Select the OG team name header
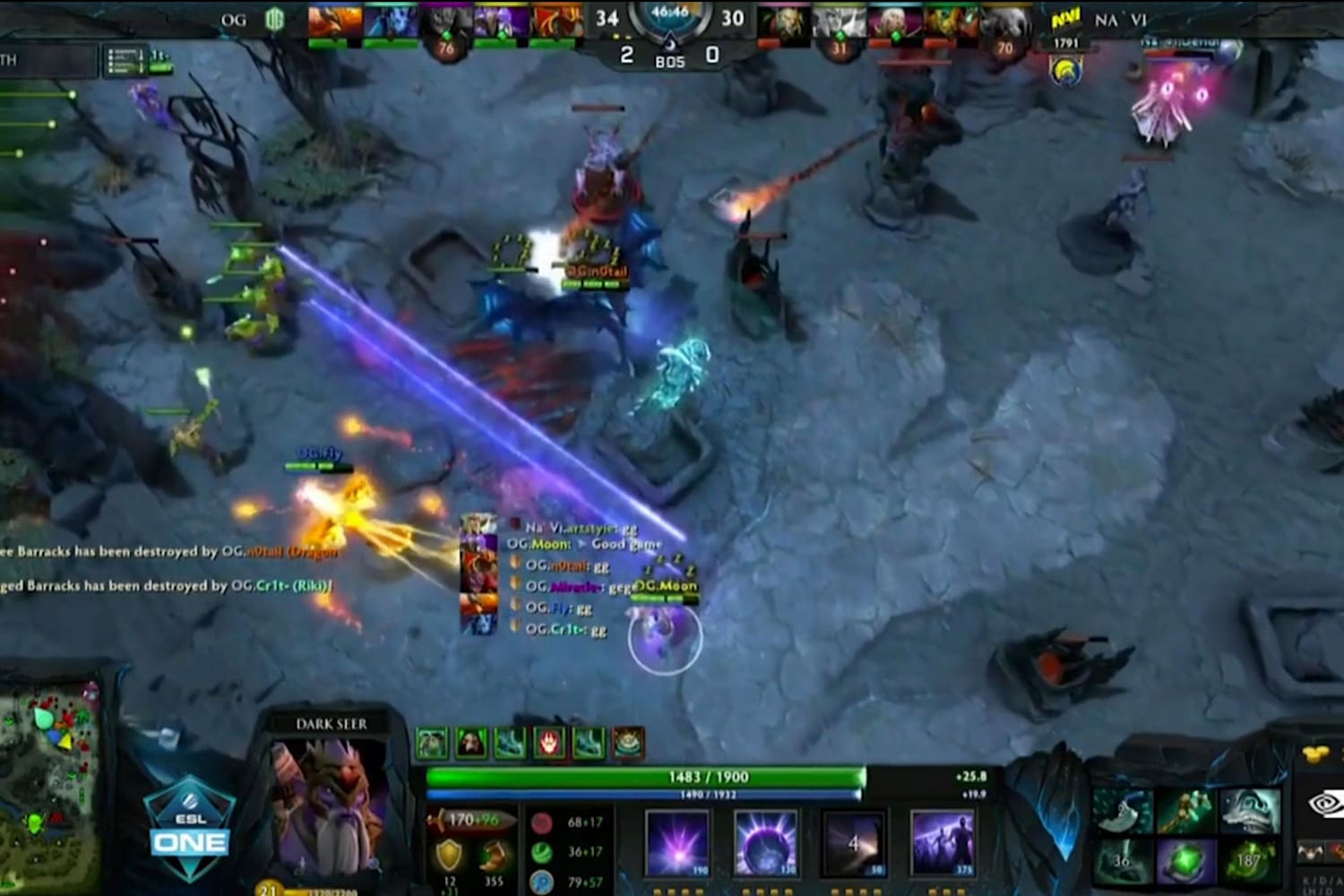Image resolution: width=1344 pixels, height=896 pixels. (x=234, y=20)
